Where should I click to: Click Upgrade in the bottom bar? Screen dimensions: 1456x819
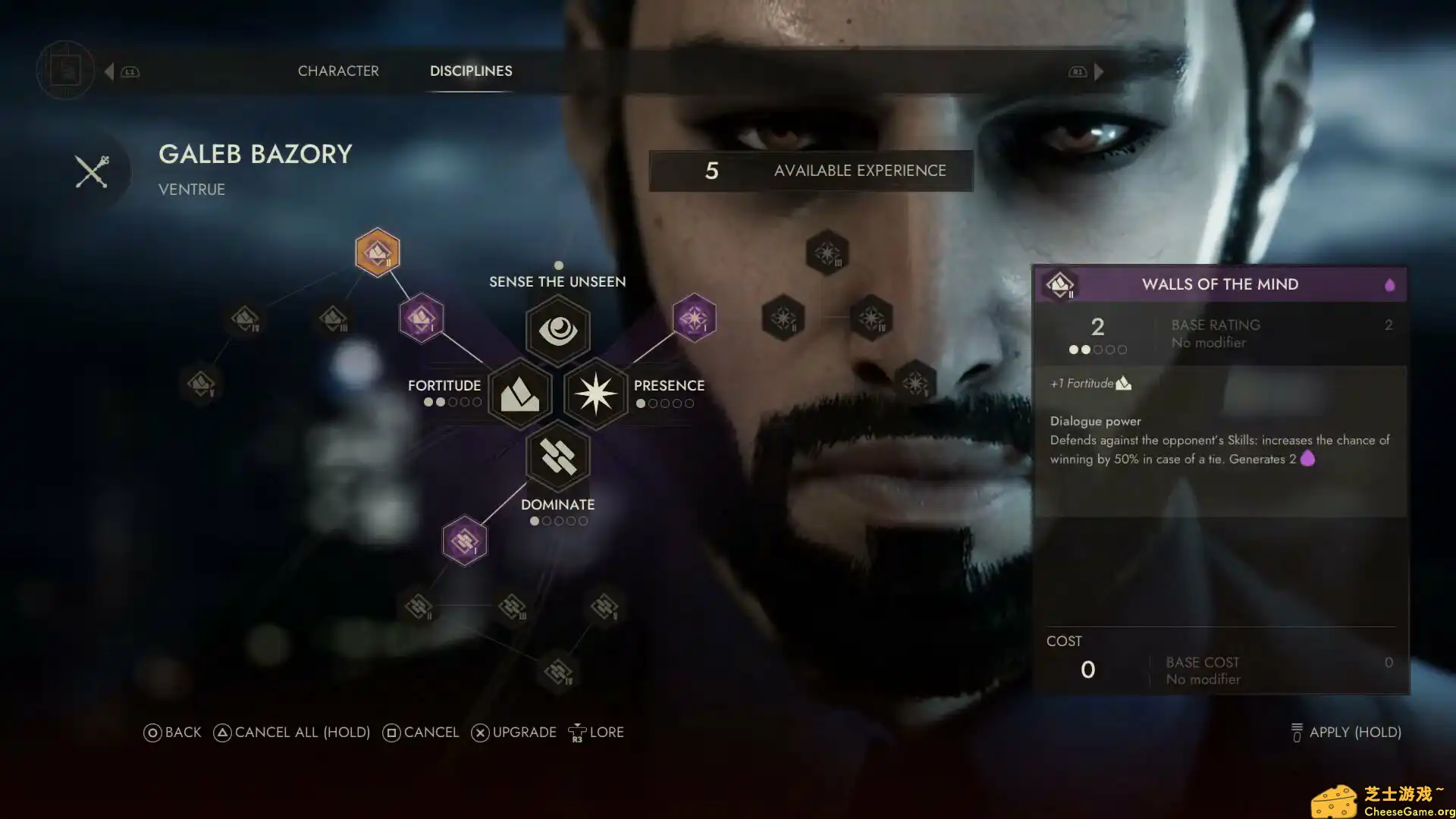pyautogui.click(x=514, y=733)
